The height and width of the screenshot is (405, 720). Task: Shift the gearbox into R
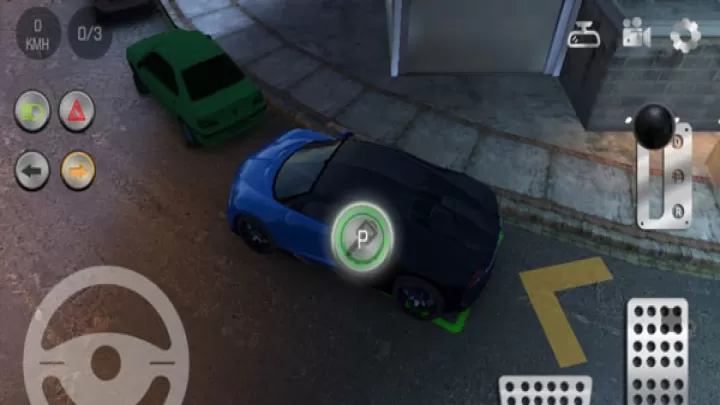[679, 210]
